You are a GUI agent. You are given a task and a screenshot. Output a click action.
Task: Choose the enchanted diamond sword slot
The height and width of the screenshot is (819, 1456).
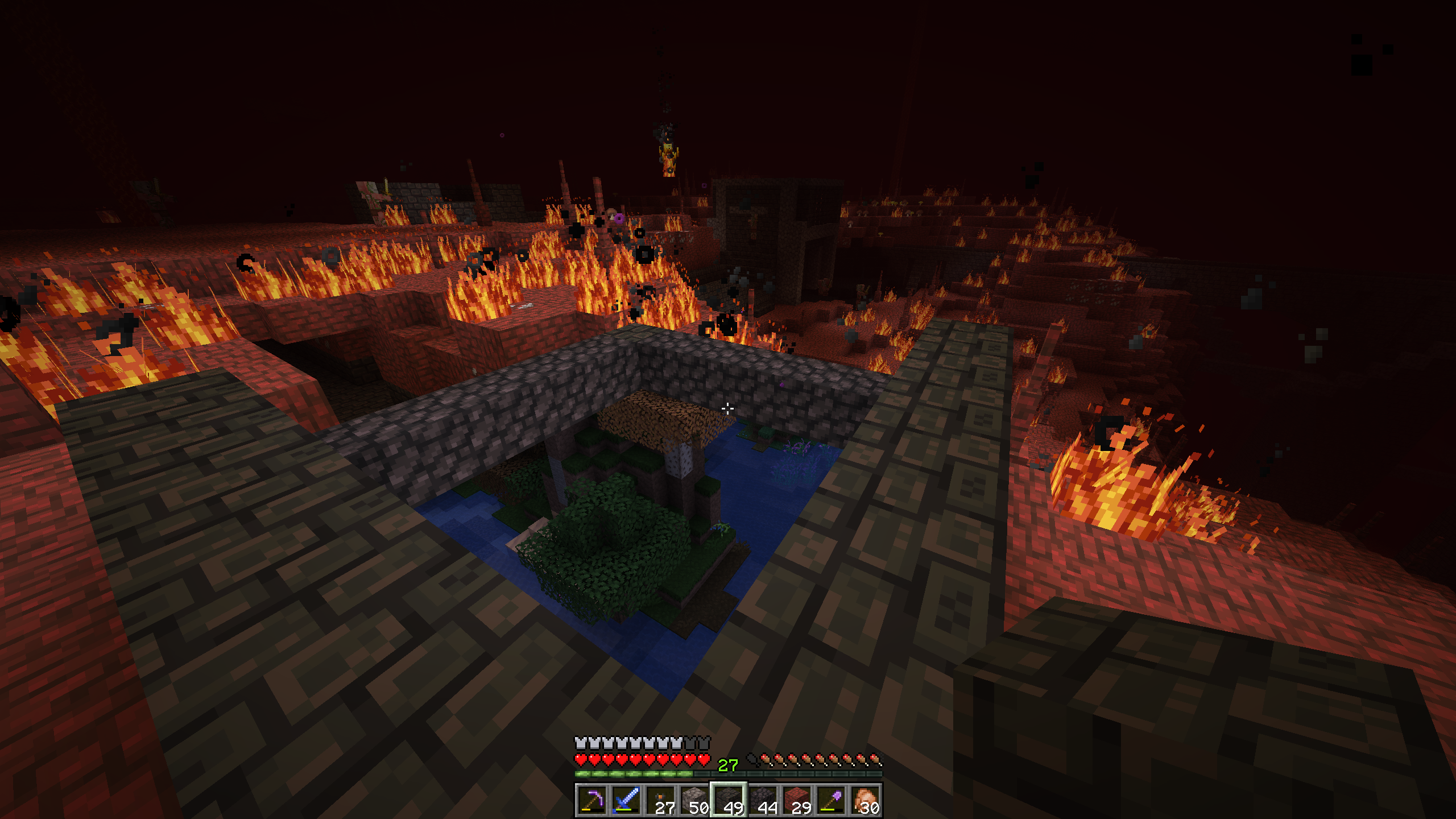click(x=626, y=800)
